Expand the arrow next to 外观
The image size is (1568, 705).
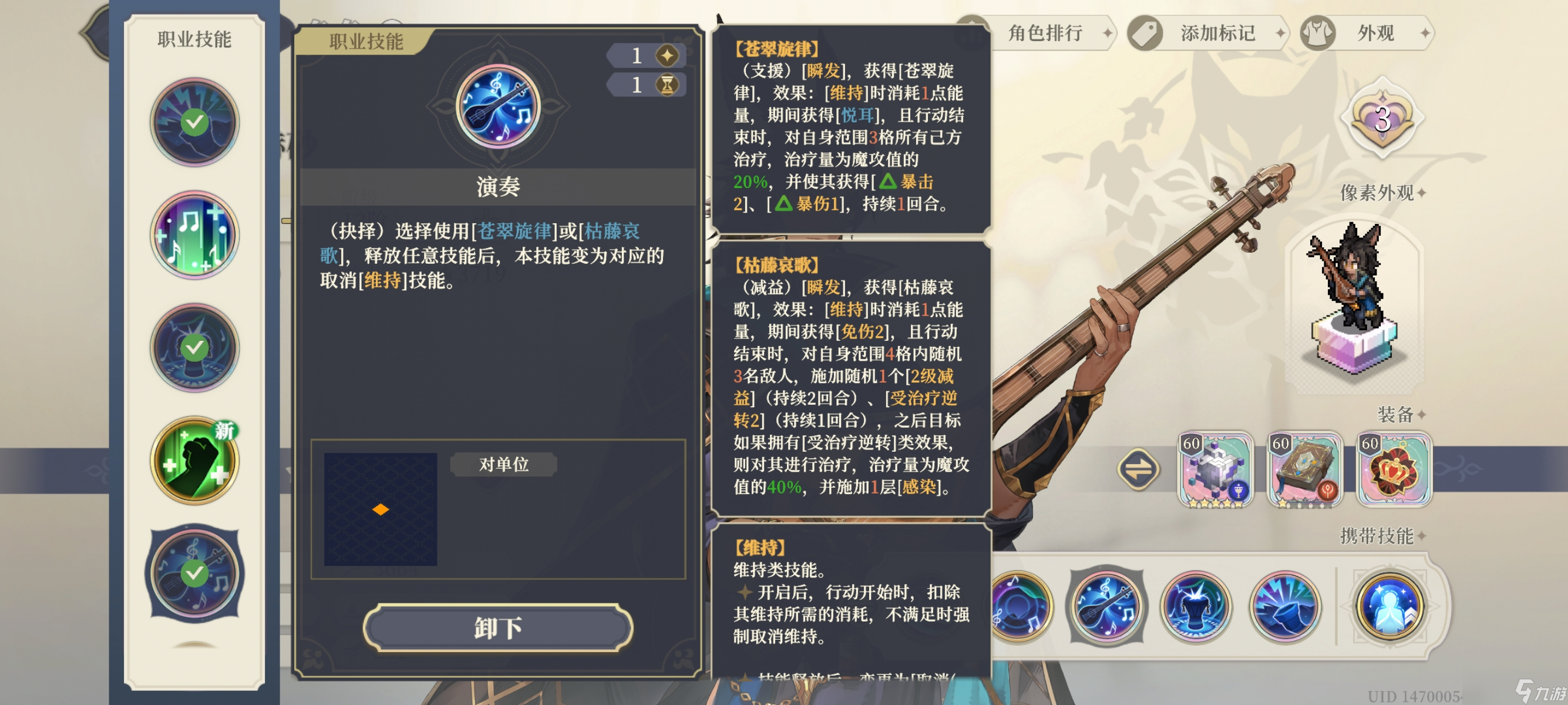pos(1428,33)
